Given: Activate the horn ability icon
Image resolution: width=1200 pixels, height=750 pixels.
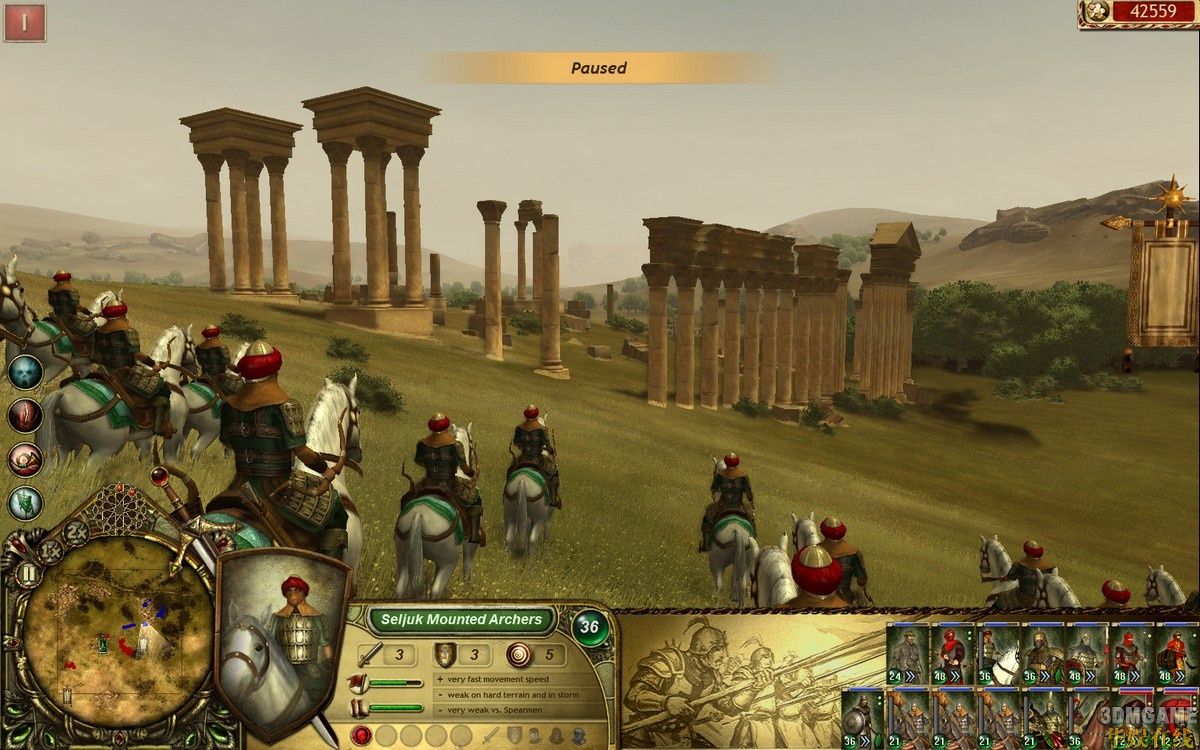Looking at the screenshot, I should (25, 459).
